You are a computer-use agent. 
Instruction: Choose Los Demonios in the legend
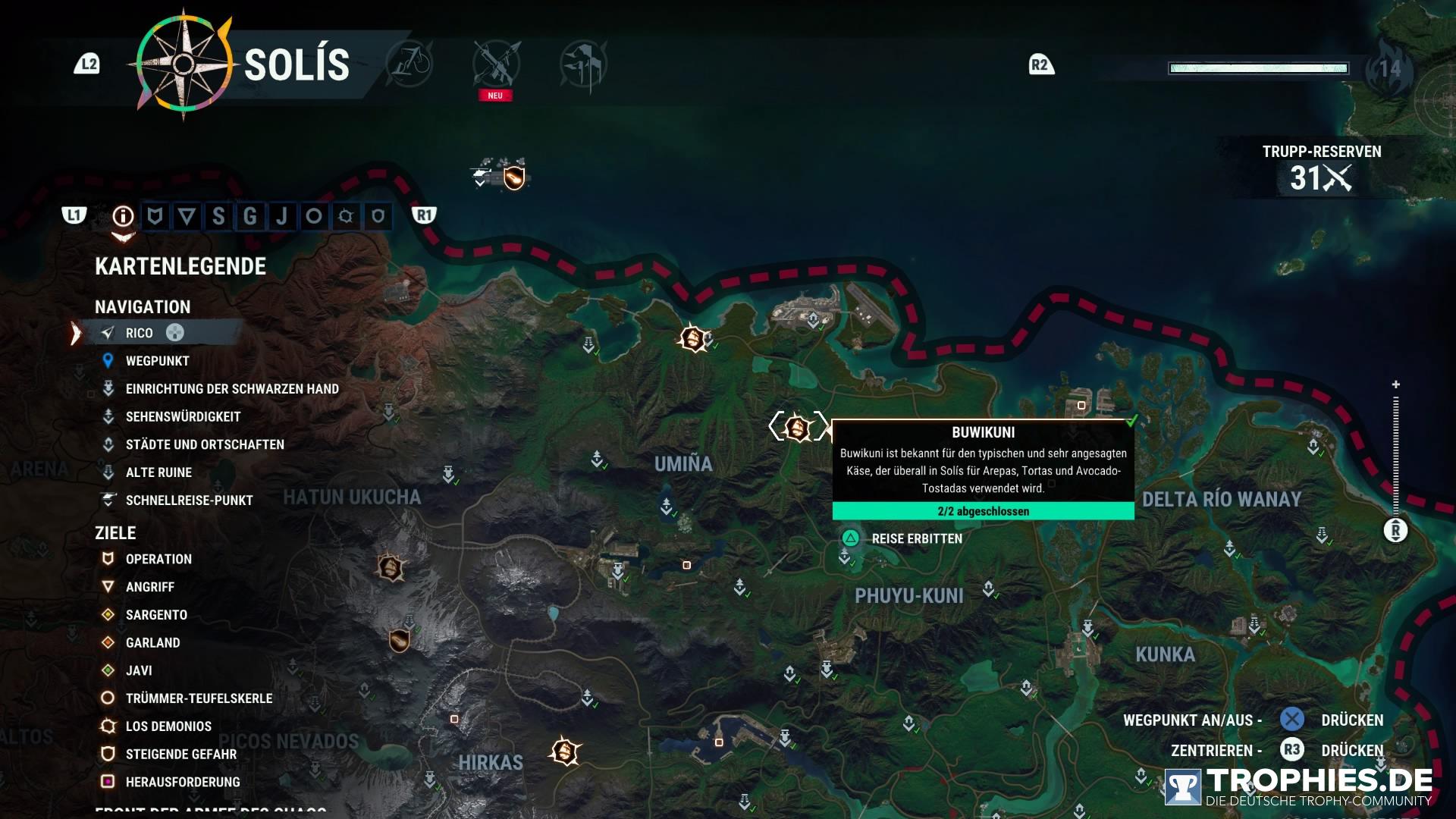coord(168,726)
